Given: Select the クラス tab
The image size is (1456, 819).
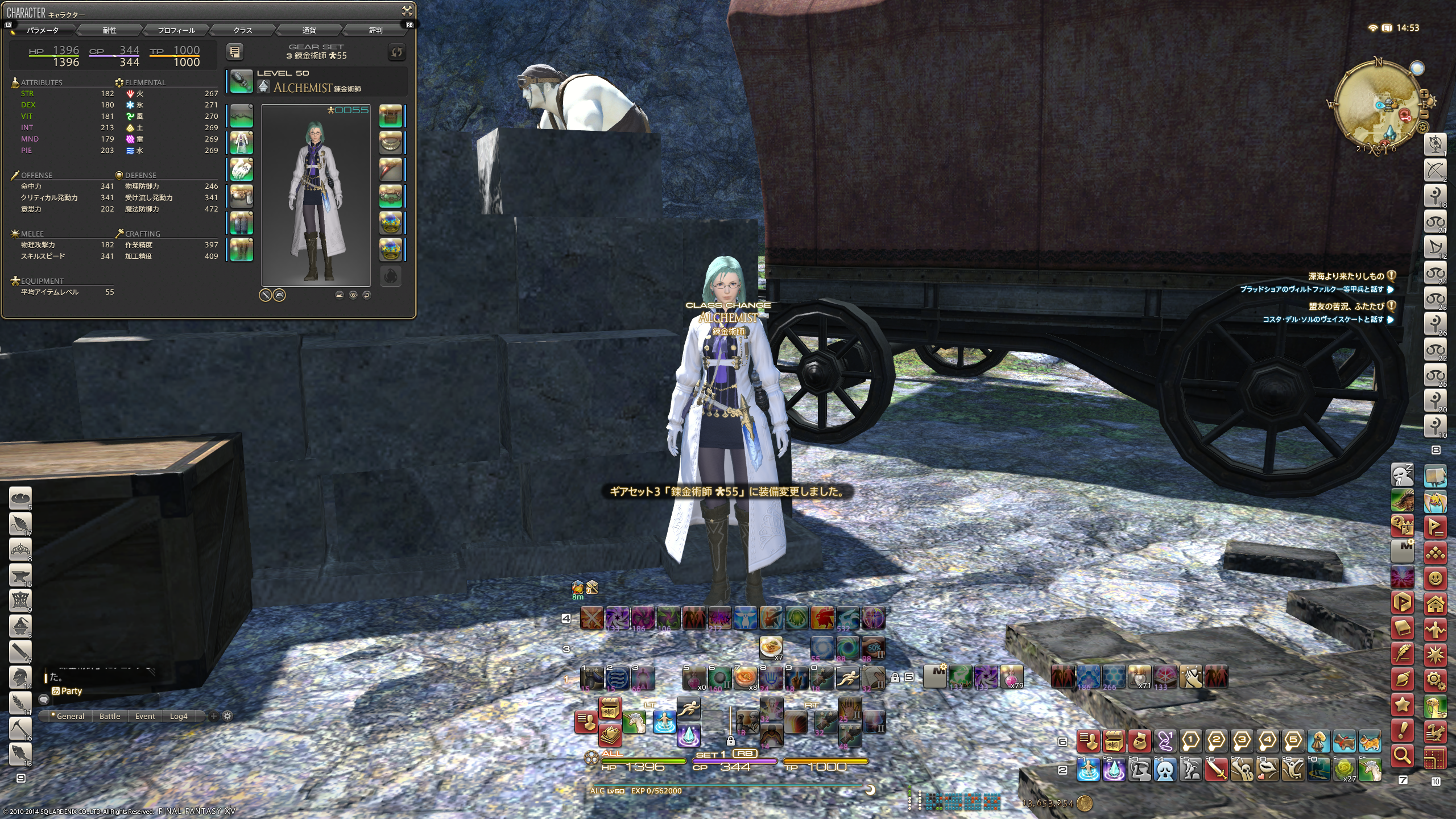Looking at the screenshot, I should pos(243,30).
